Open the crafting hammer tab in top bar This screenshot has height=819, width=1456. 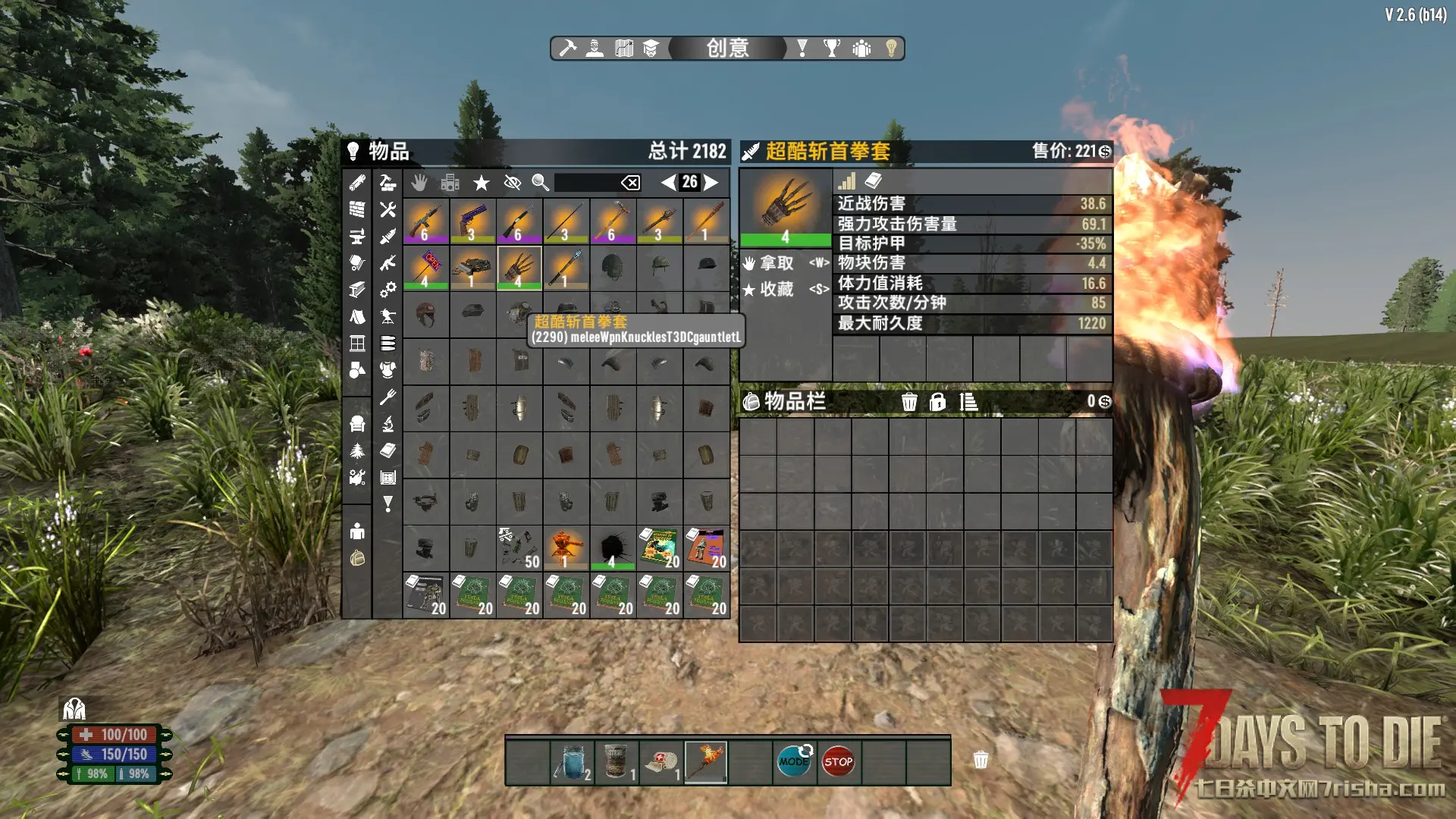tap(567, 49)
